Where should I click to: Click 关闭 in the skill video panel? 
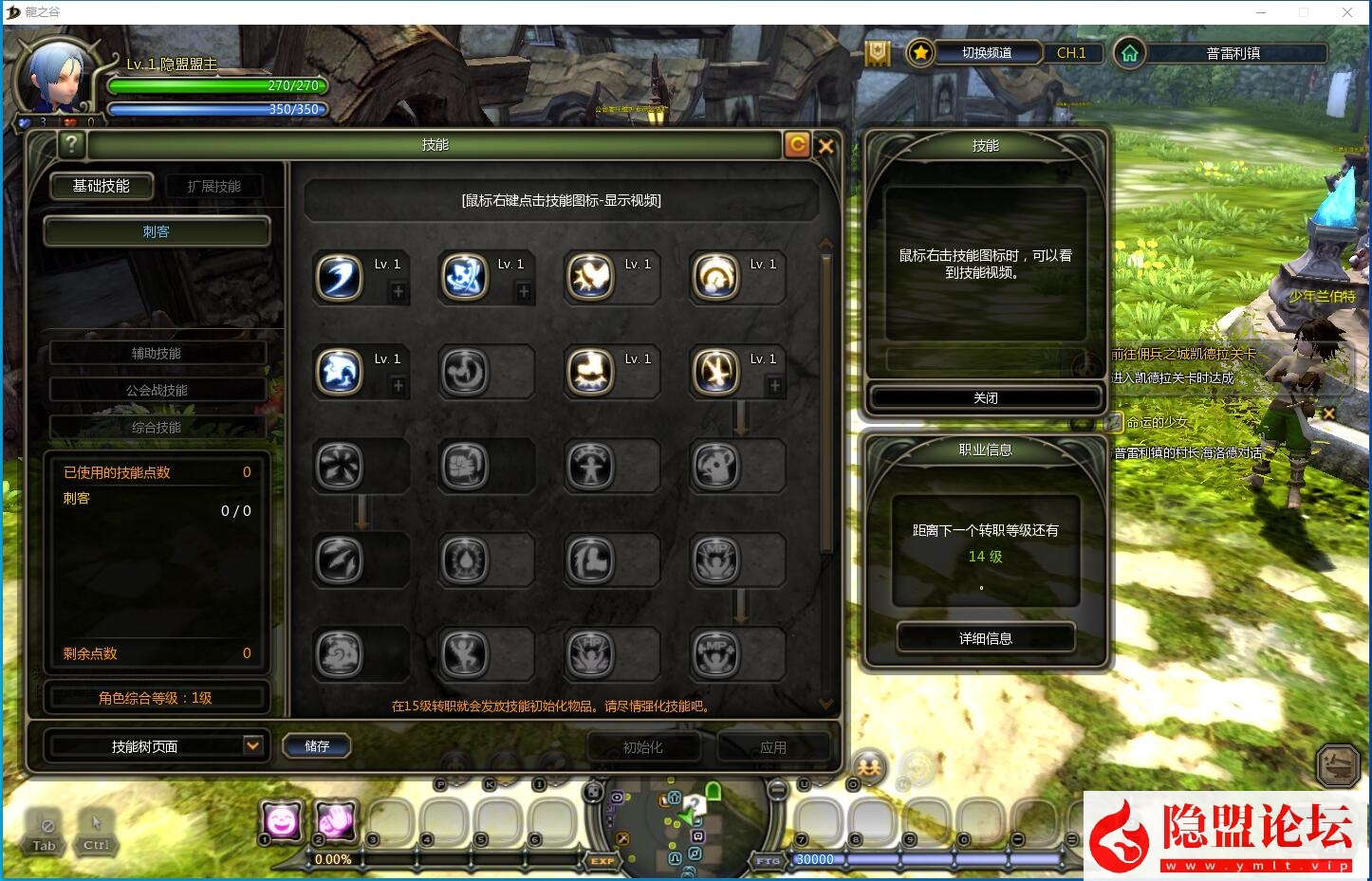tap(985, 398)
